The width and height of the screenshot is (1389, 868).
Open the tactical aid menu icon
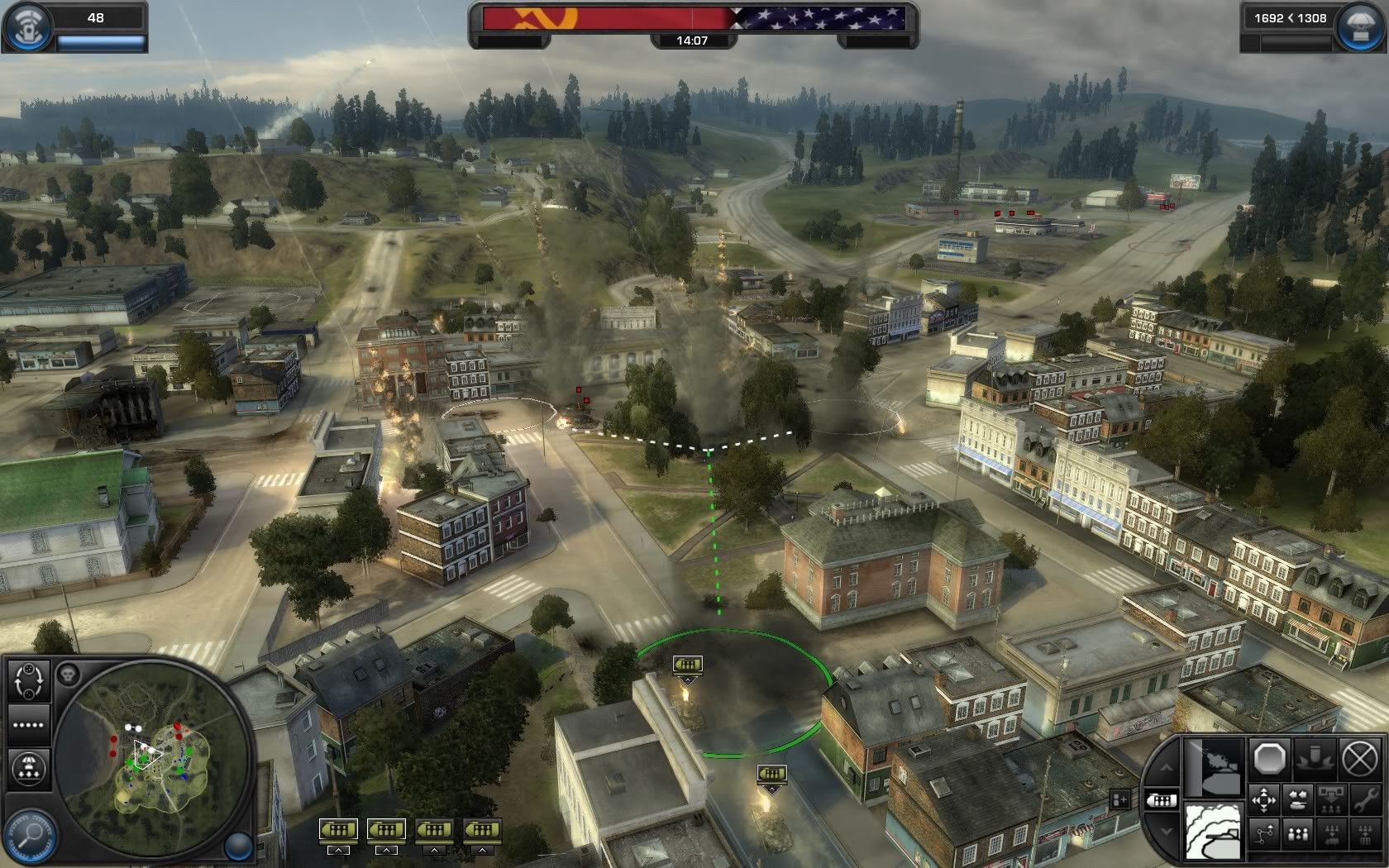pyautogui.click(x=26, y=26)
